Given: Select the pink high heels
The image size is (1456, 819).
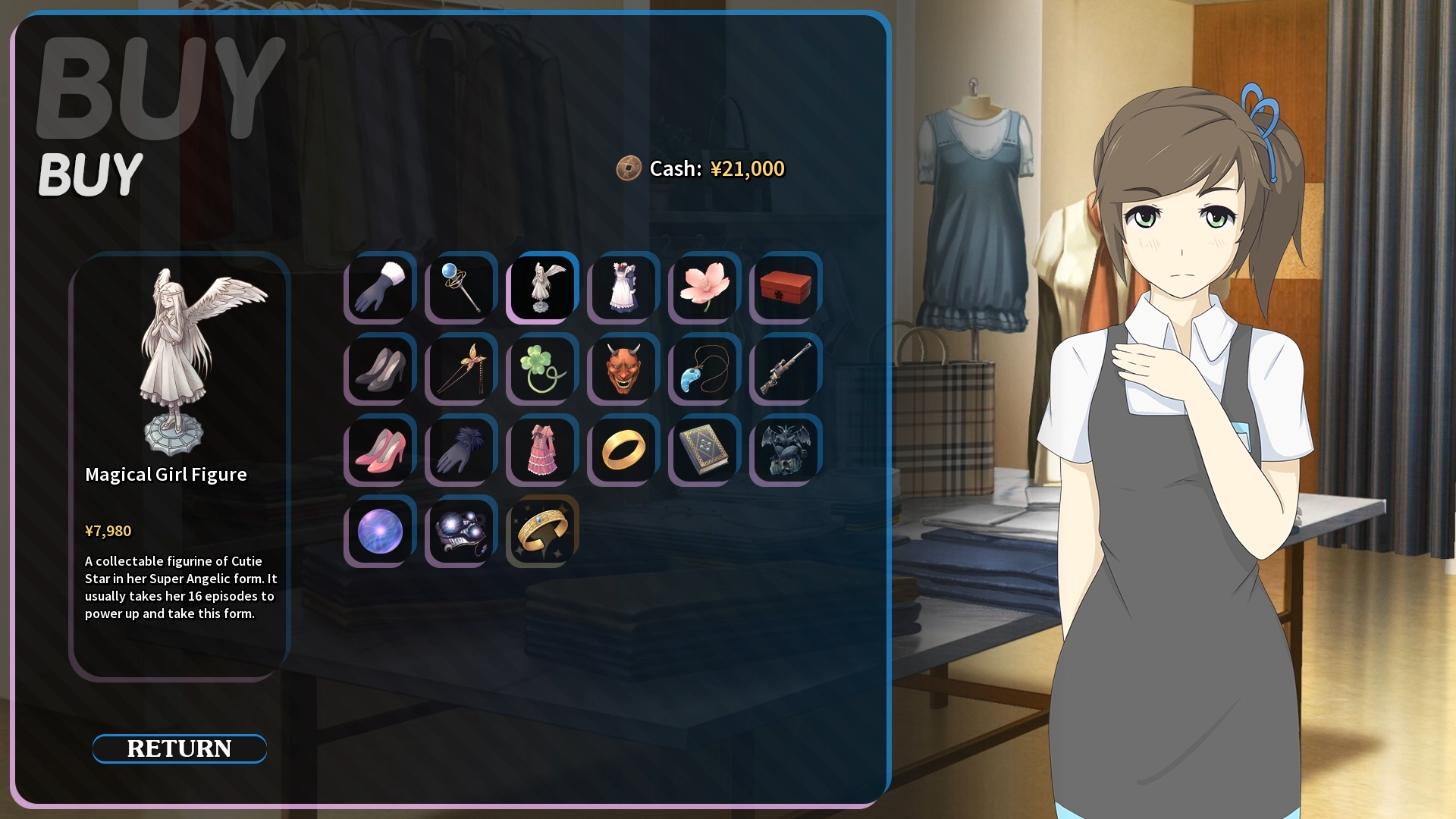Looking at the screenshot, I should pos(378,450).
